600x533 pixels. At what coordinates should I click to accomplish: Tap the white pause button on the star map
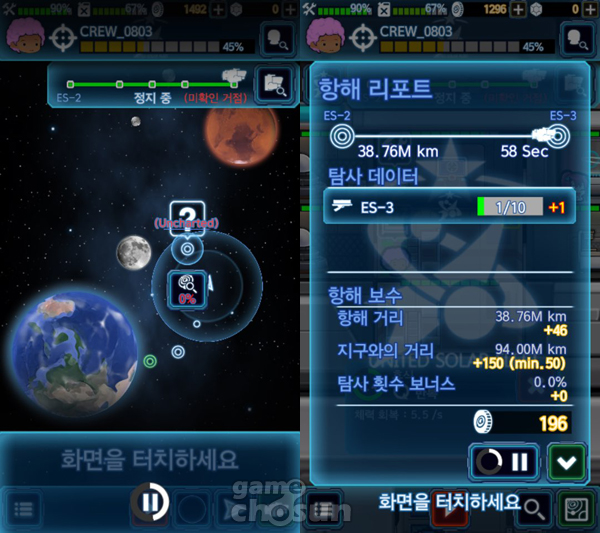[148, 503]
